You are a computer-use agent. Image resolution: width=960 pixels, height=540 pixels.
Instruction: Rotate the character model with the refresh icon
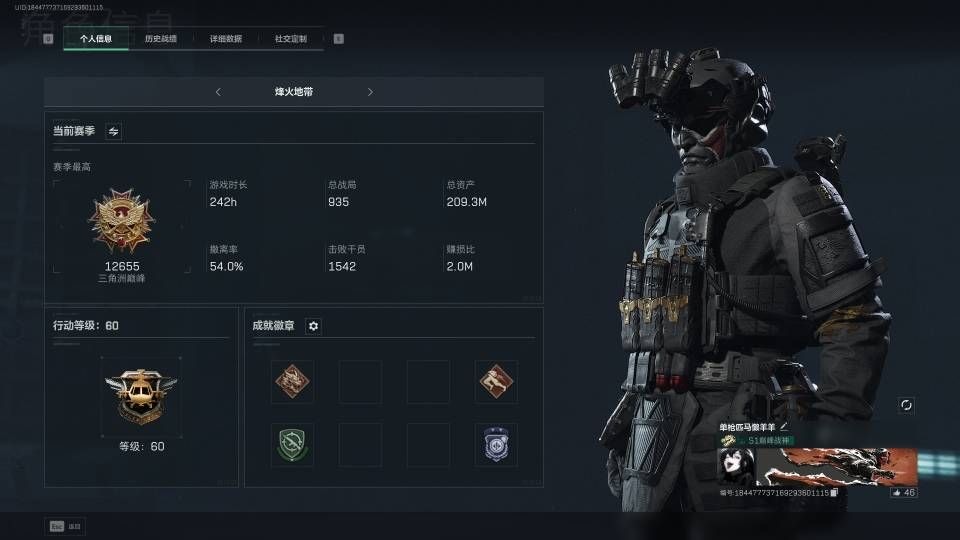tap(906, 405)
